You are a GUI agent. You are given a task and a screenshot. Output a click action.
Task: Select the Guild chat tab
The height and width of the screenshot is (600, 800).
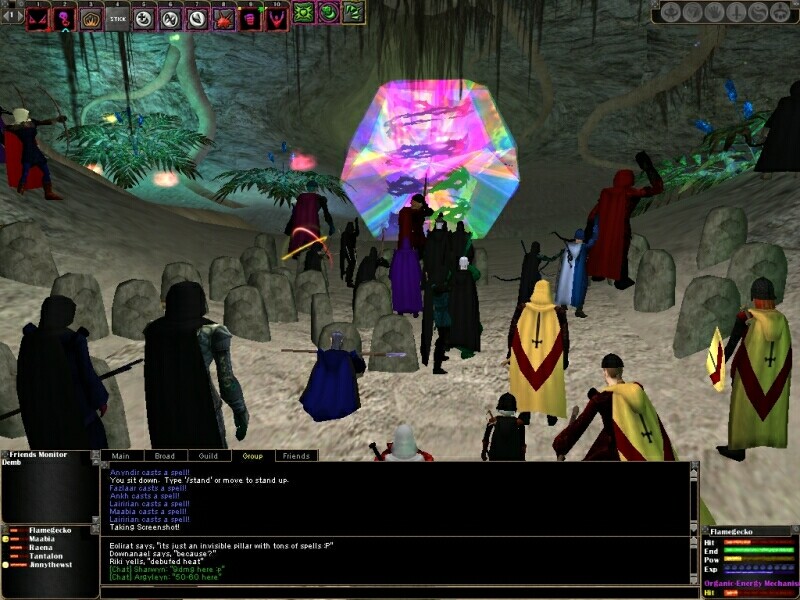[208, 456]
